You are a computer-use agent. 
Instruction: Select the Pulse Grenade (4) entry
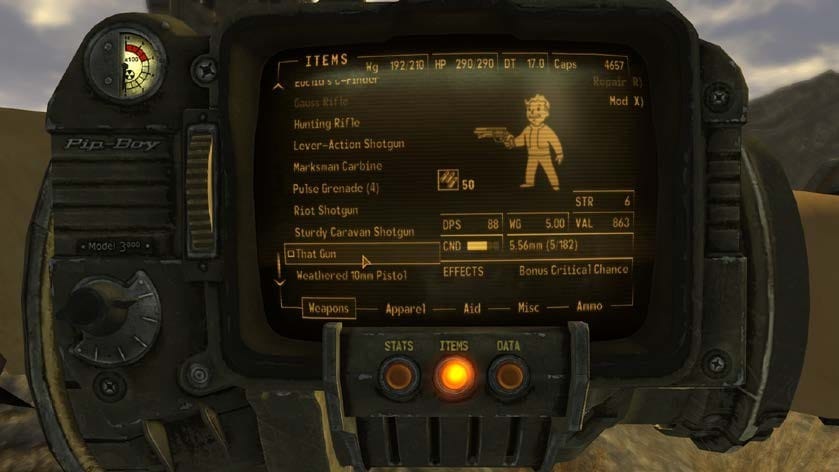[335, 188]
